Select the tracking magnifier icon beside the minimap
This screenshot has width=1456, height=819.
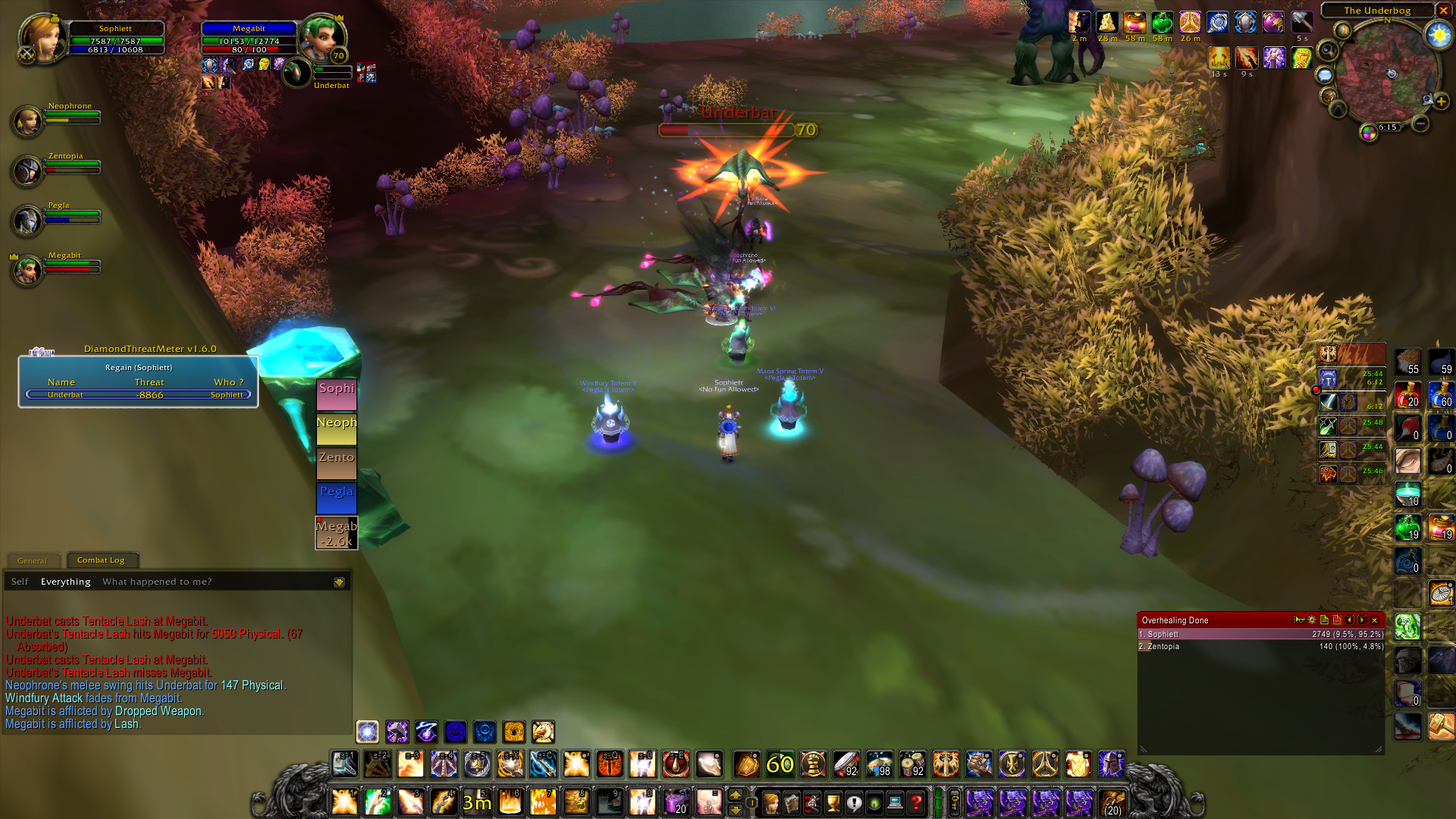1326,50
